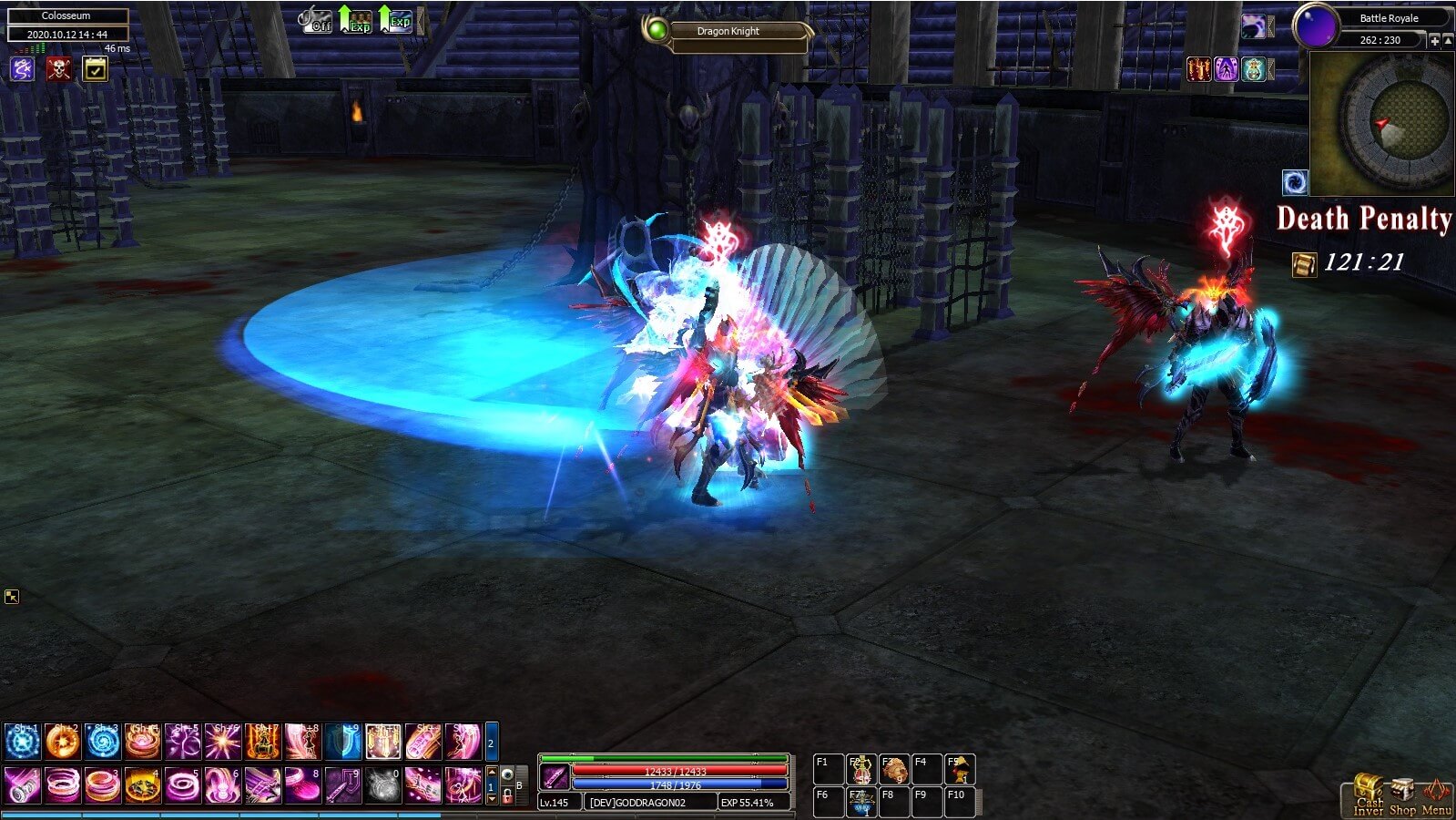
Task: Activate the pink cannon skill in slot 1
Action: pyautogui.click(x=22, y=784)
